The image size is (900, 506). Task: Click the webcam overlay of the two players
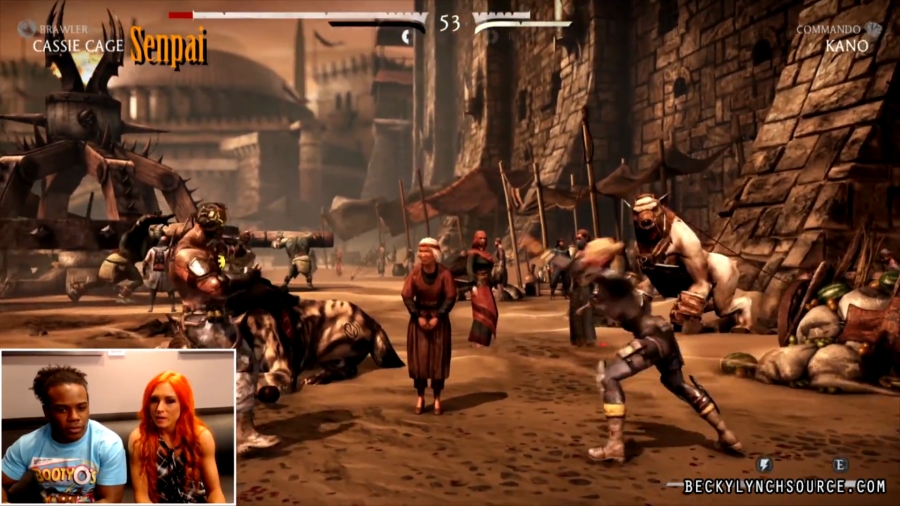(118, 426)
